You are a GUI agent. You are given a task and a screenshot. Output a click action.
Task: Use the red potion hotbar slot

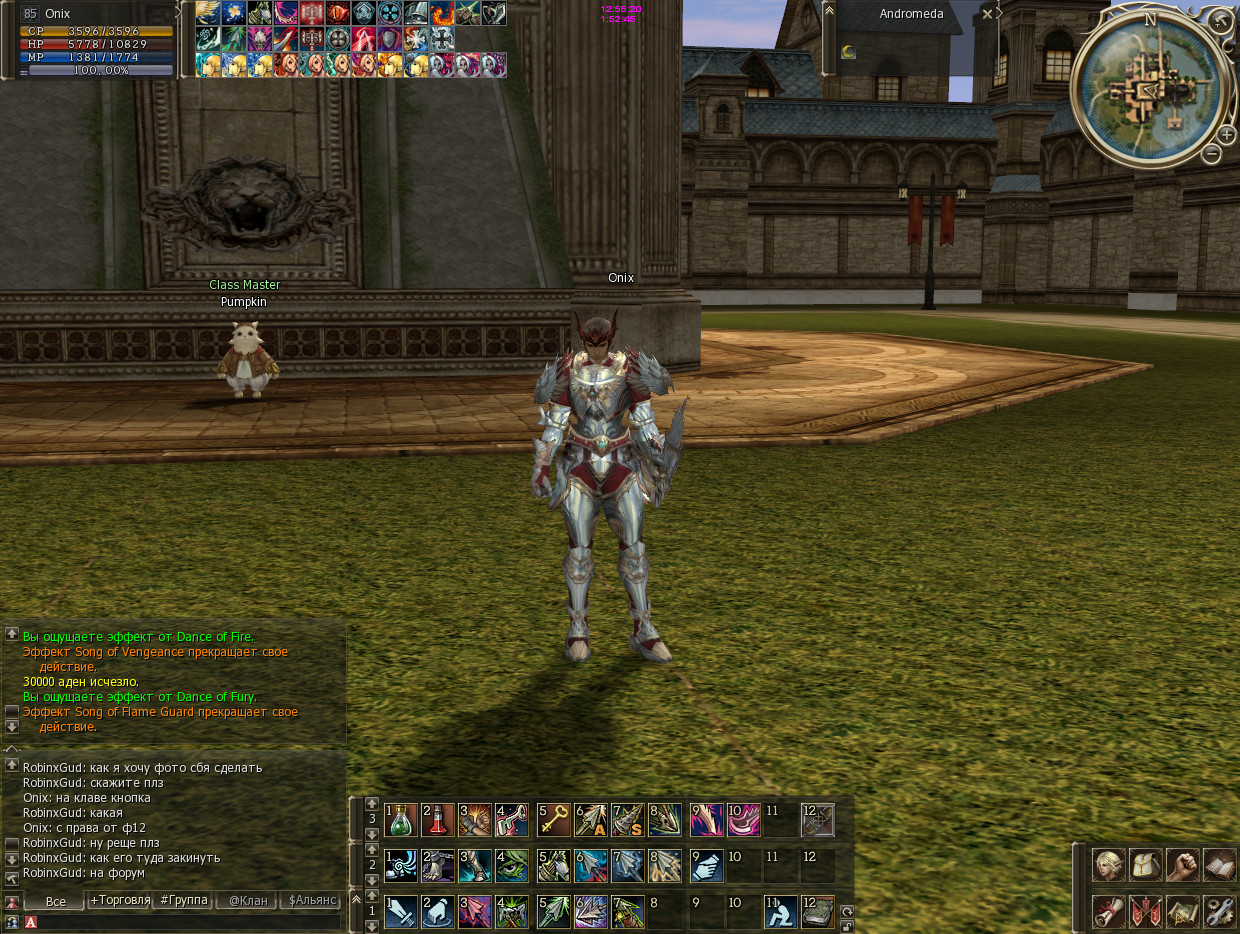(x=438, y=820)
